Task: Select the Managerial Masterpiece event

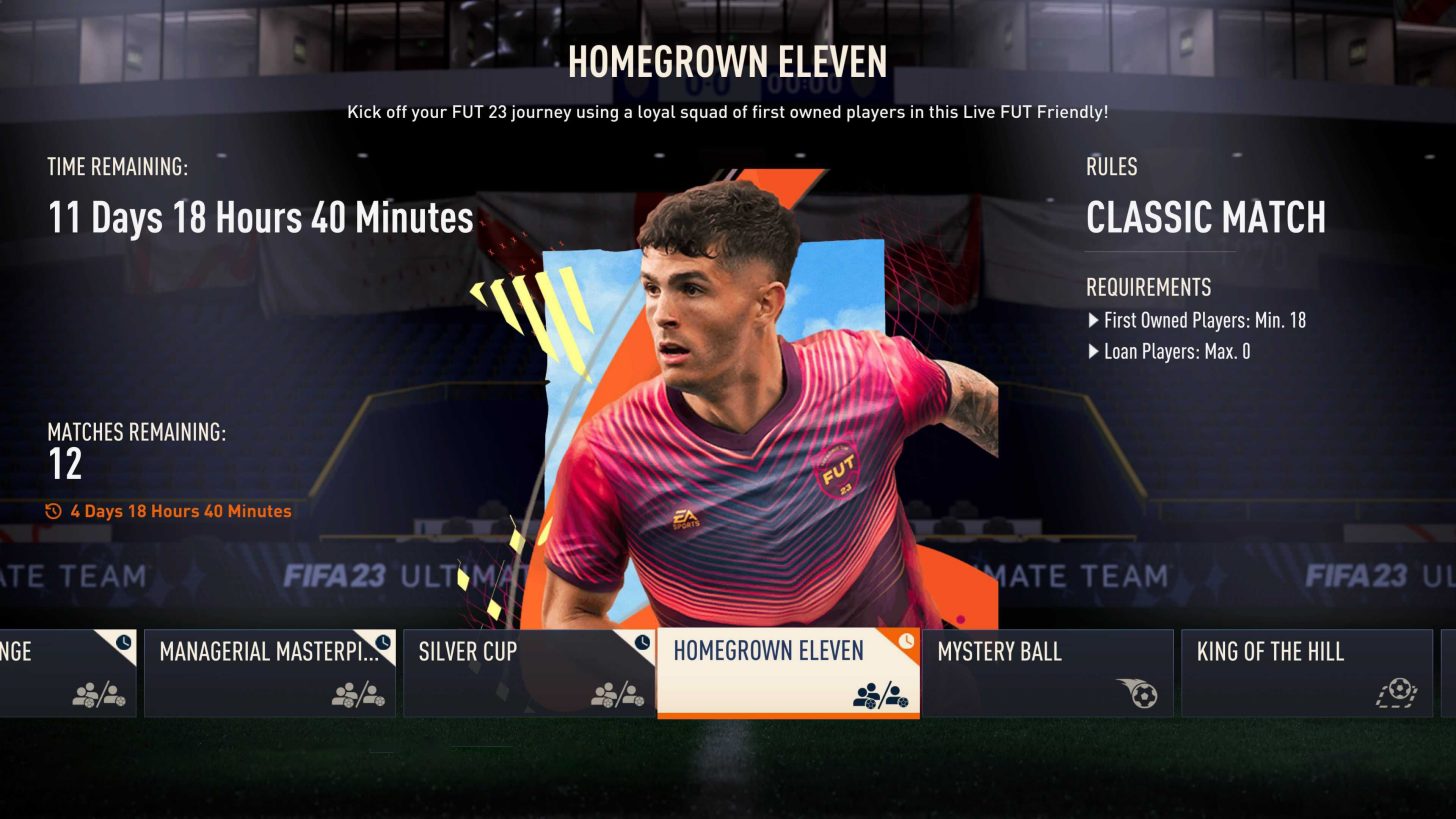Action: [x=270, y=672]
